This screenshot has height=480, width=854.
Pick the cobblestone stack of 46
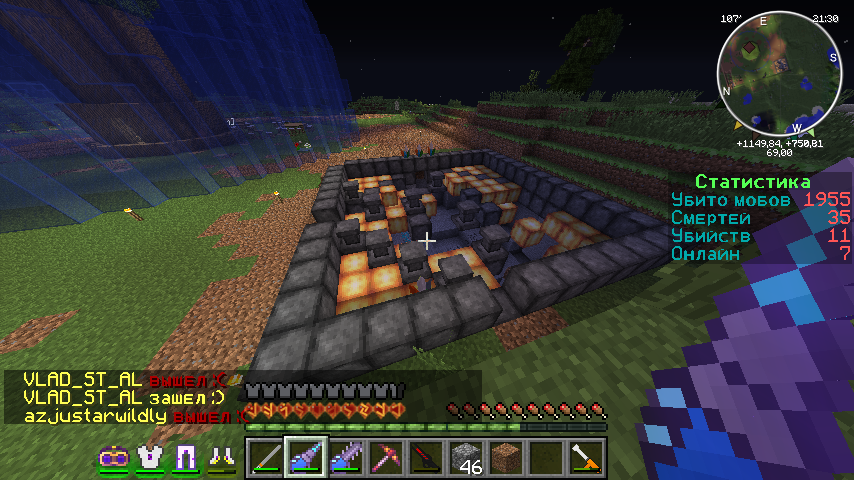point(465,457)
